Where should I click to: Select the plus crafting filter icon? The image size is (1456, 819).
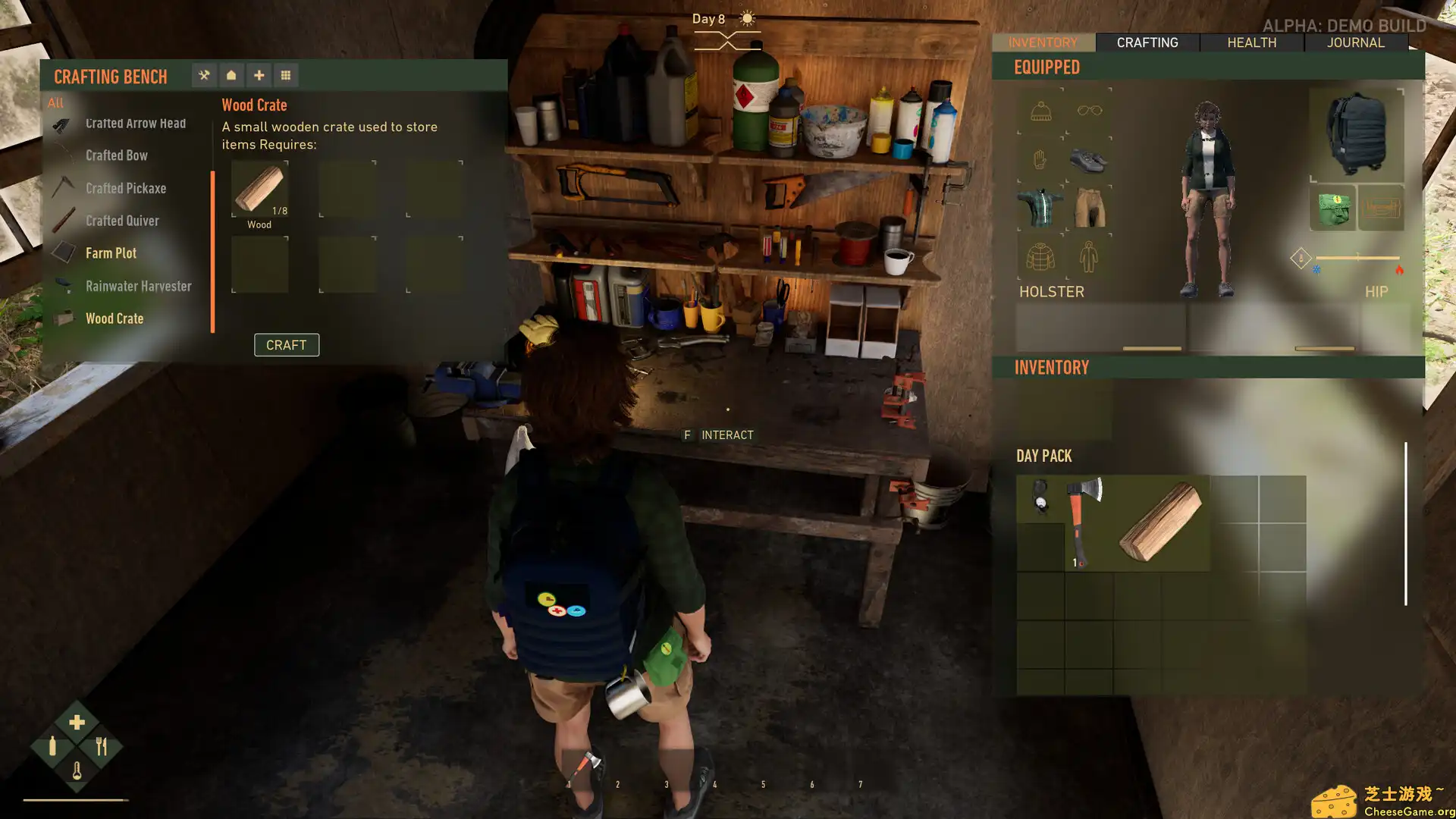[259, 75]
